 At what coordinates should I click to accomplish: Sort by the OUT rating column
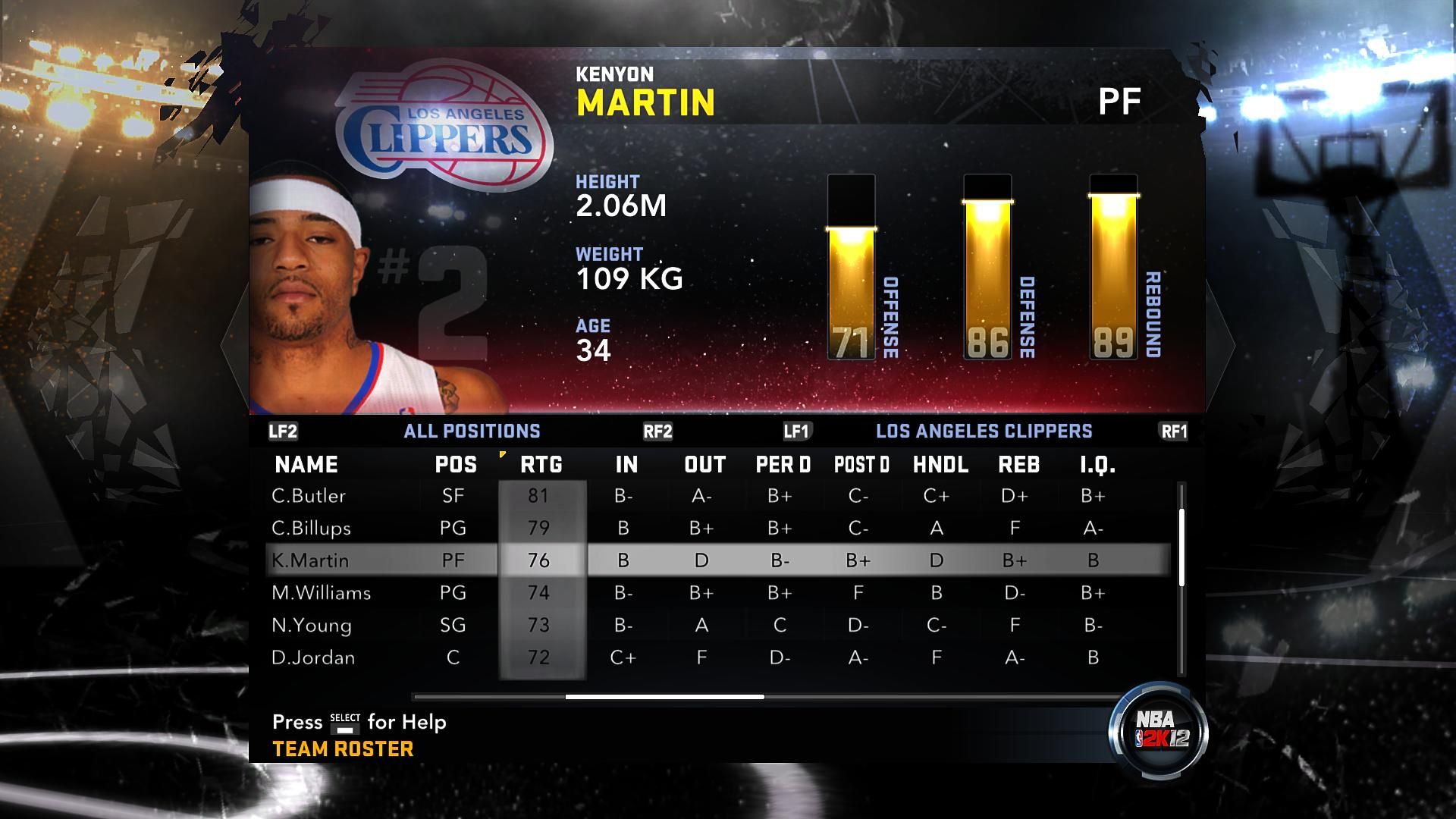(704, 465)
